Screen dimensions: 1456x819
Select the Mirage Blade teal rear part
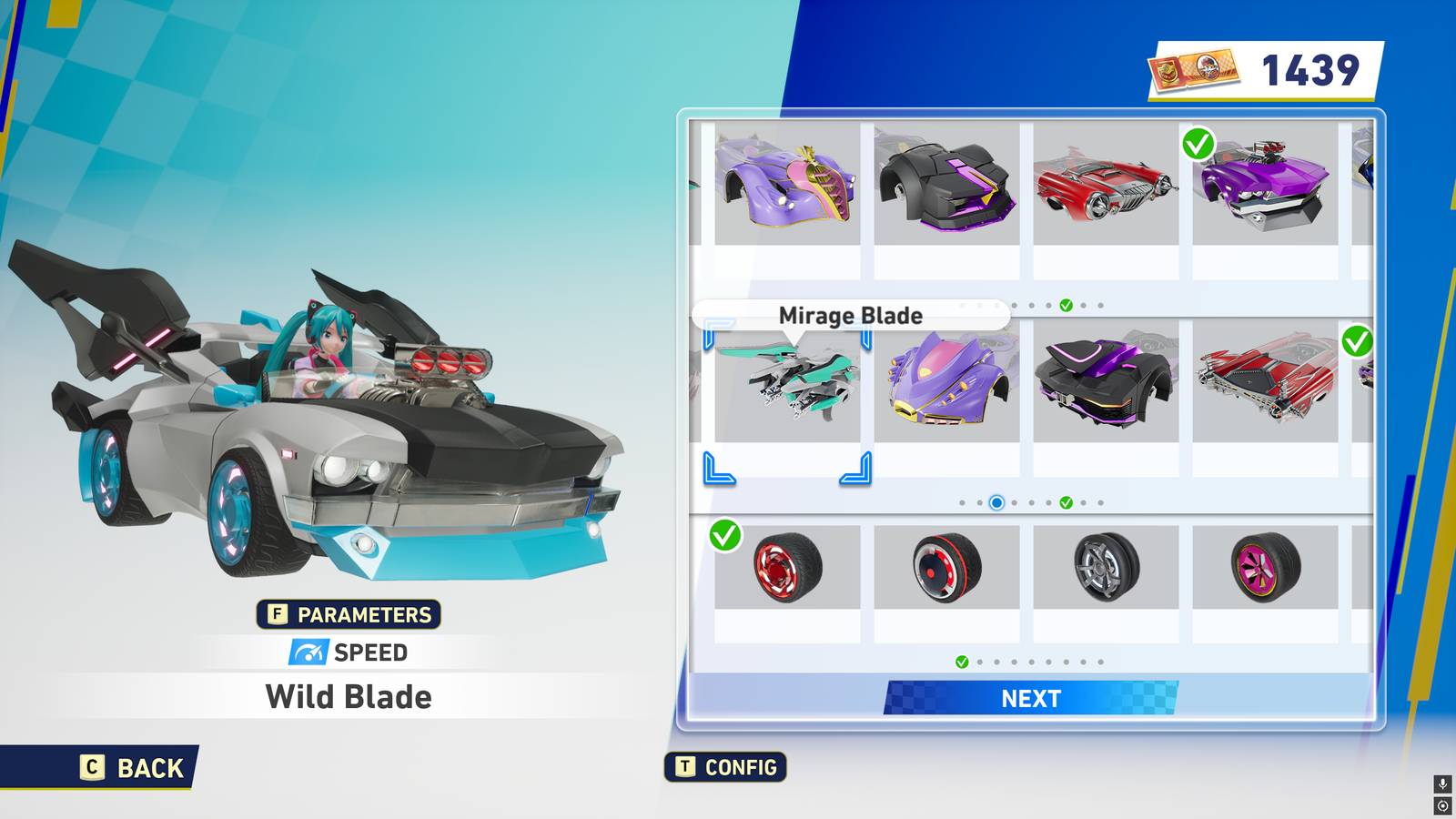787,382
